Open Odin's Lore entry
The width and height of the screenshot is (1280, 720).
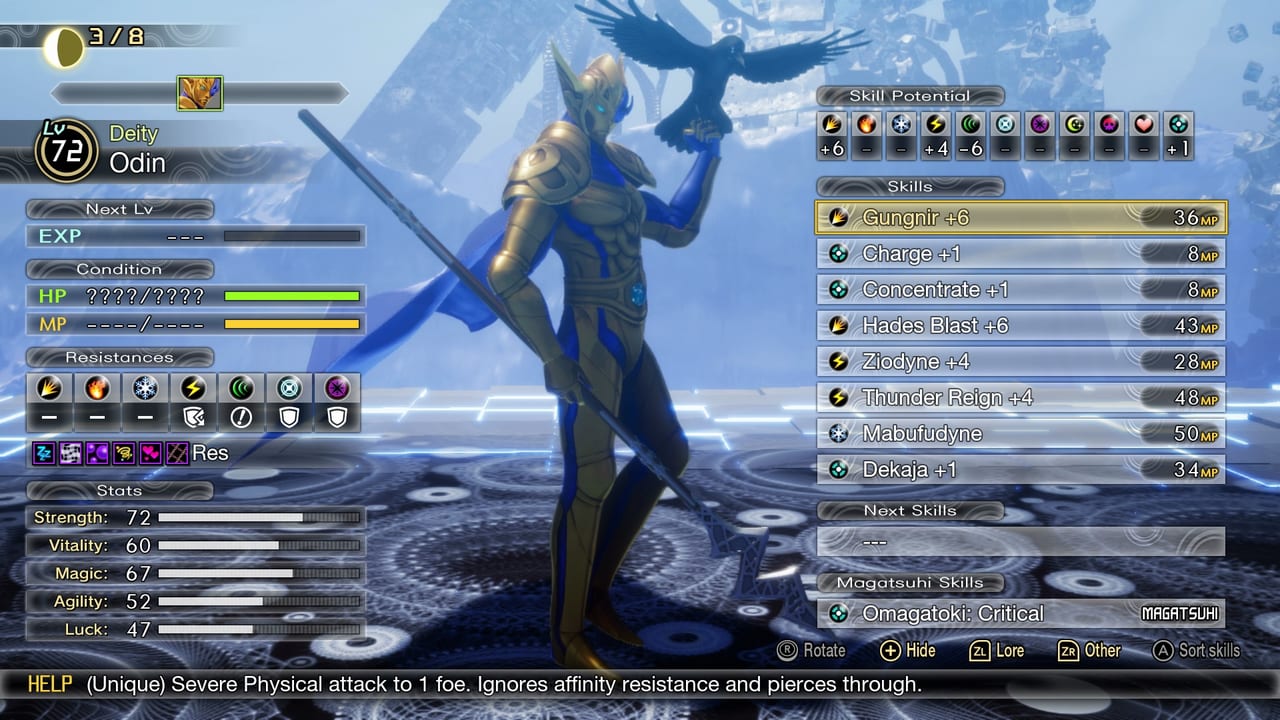(x=1000, y=650)
